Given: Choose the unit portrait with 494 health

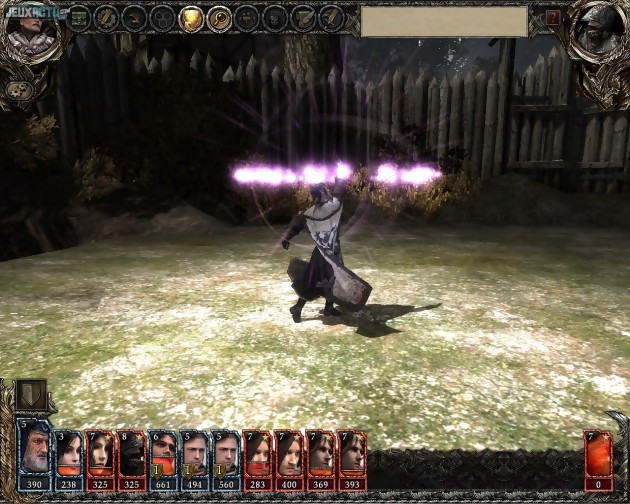Looking at the screenshot, I should [x=194, y=455].
